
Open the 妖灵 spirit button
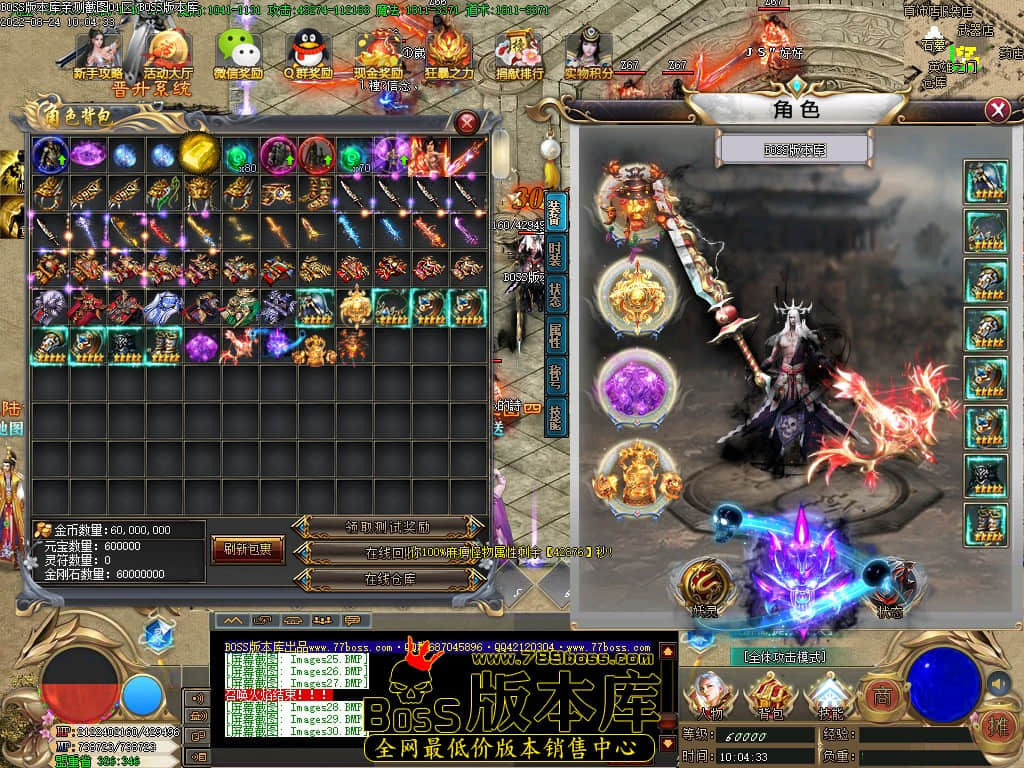(703, 588)
